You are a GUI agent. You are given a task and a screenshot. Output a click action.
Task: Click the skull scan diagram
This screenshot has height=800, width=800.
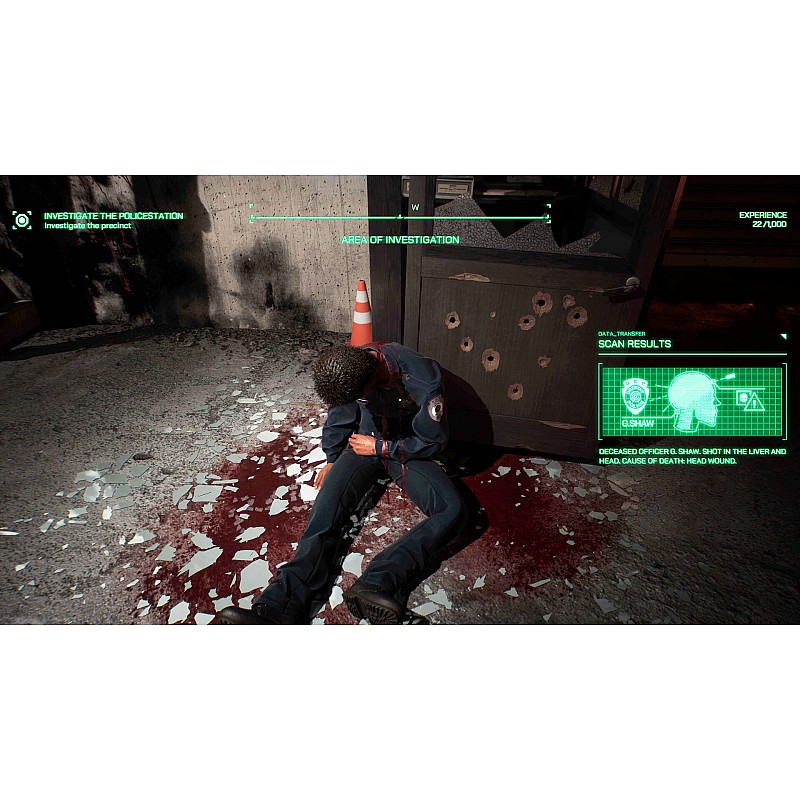pyautogui.click(x=694, y=401)
